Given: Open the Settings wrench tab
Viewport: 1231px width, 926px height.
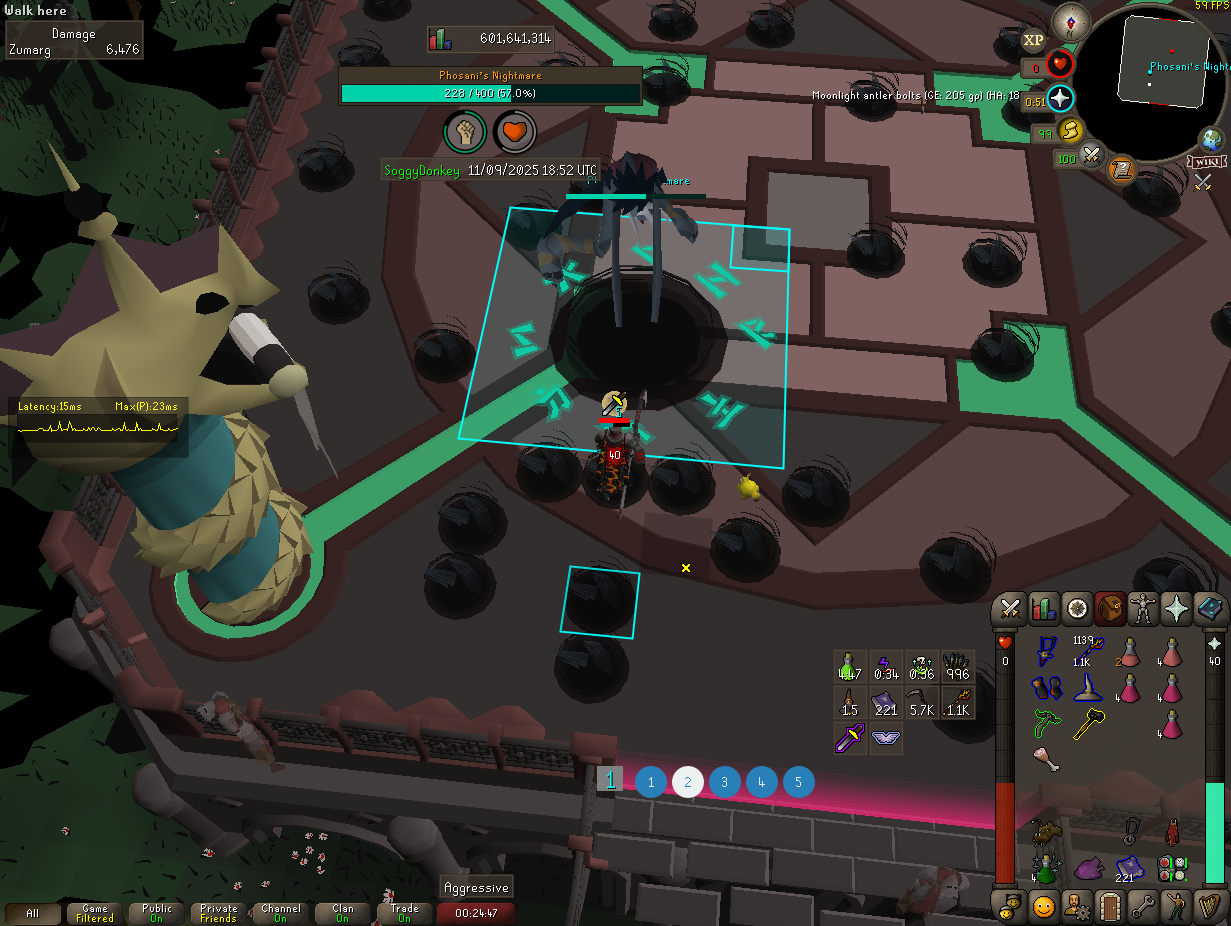Looking at the screenshot, I should pyautogui.click(x=1143, y=906).
